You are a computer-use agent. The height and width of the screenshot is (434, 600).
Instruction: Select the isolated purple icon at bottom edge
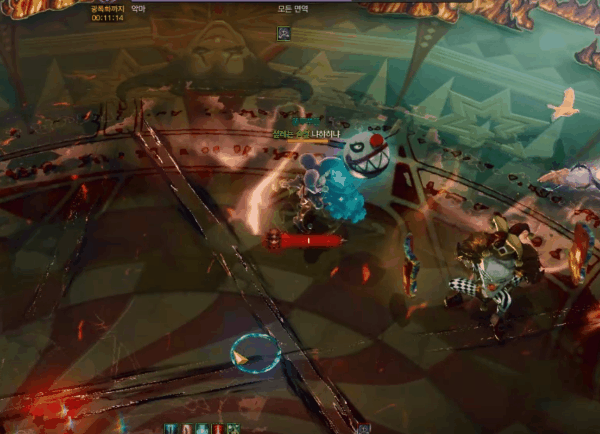tap(364, 428)
